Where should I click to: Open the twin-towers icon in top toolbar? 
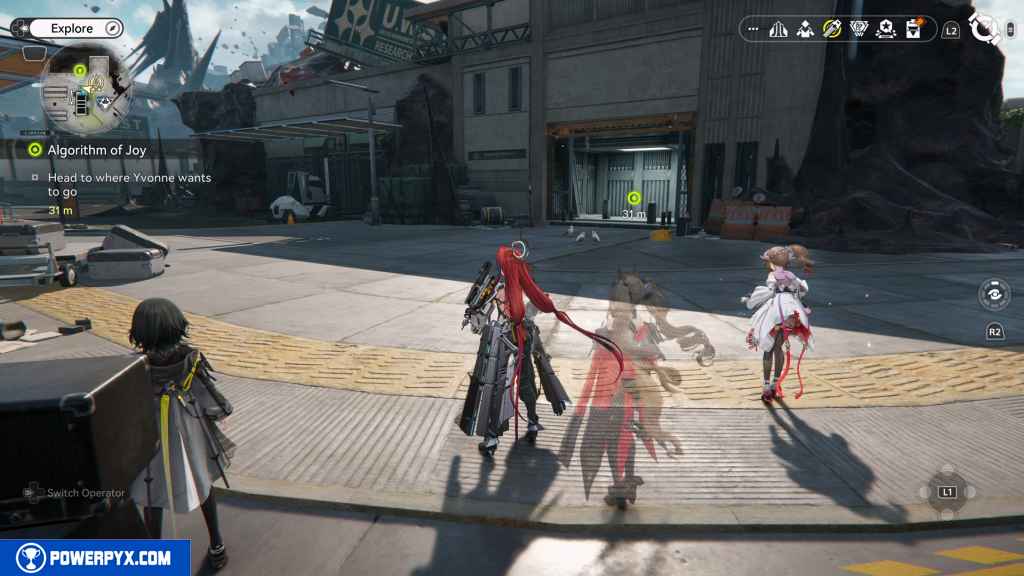[778, 30]
